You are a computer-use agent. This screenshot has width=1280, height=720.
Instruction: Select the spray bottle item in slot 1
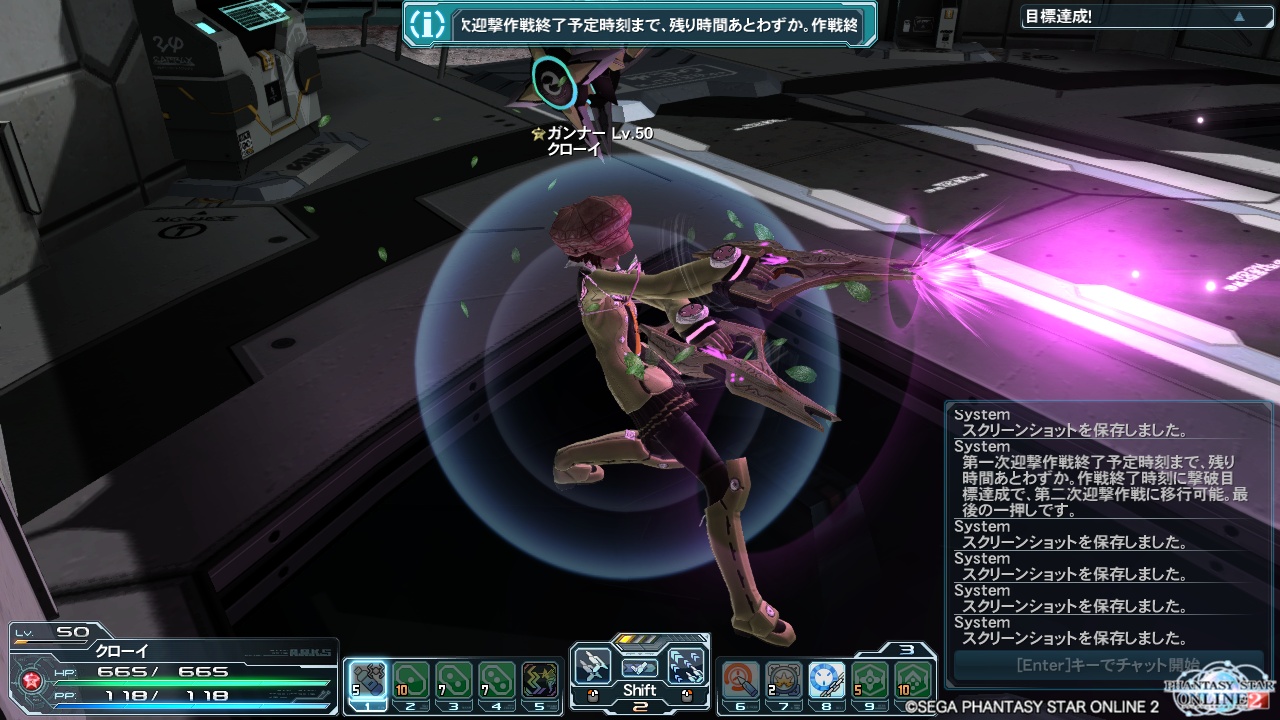click(369, 679)
